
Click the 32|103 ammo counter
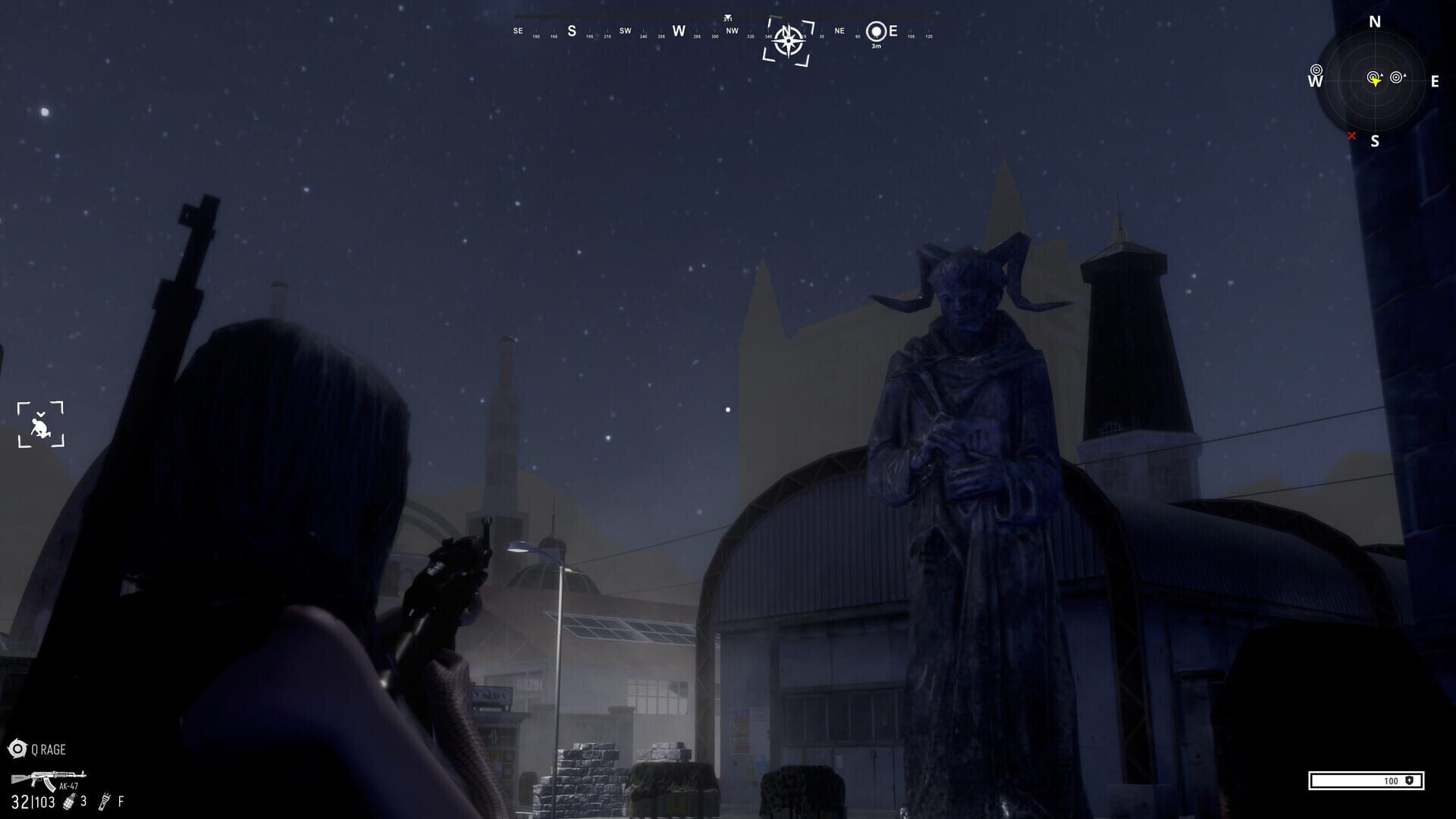click(x=33, y=802)
